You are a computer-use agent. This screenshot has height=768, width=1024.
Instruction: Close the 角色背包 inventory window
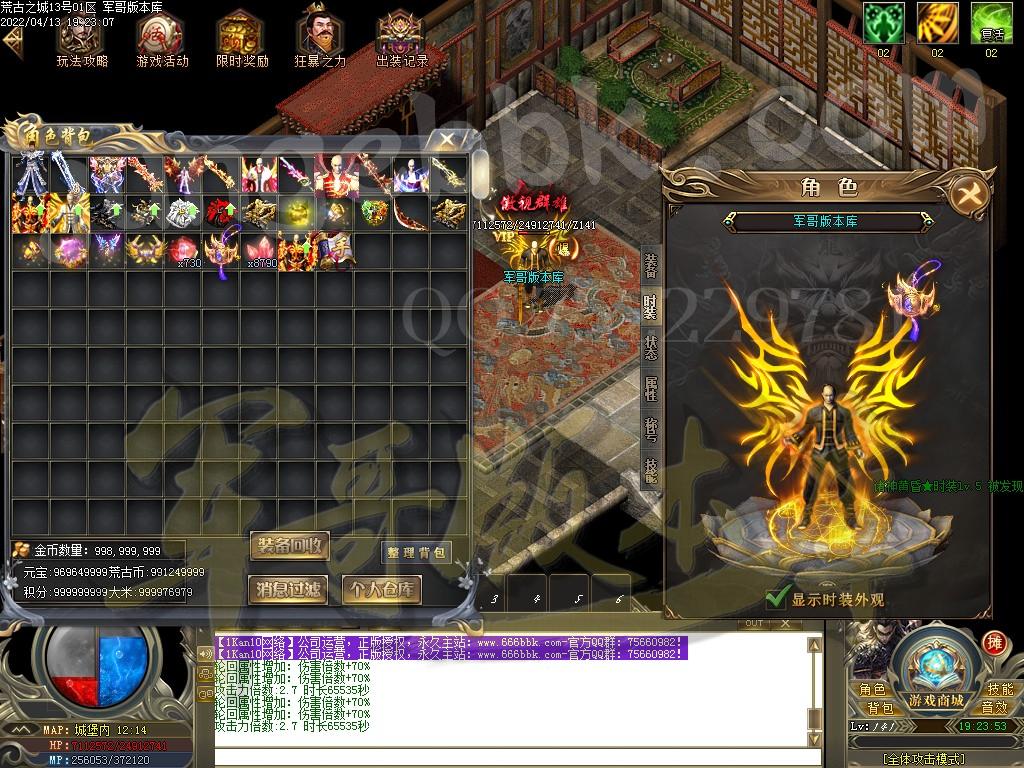pos(447,140)
